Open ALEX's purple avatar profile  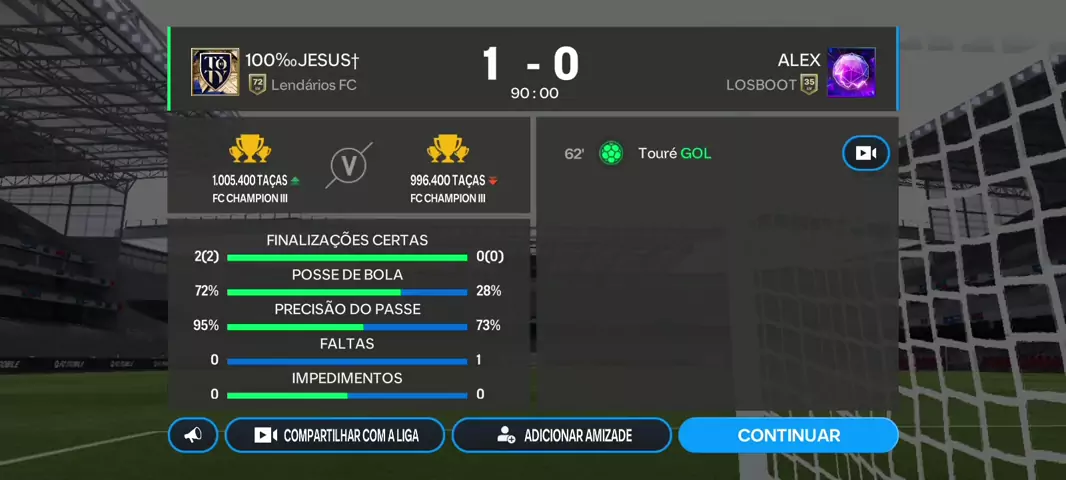tap(851, 72)
